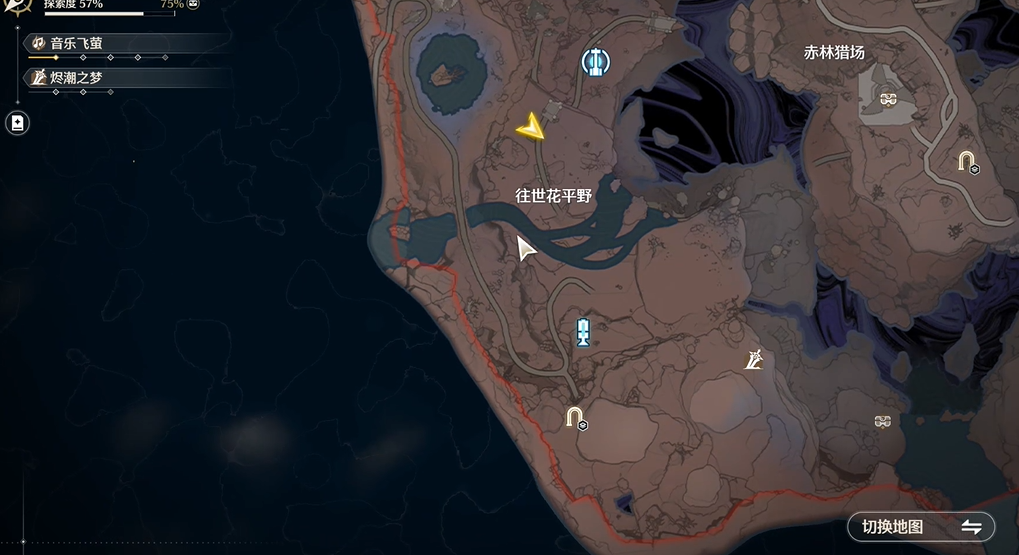Select the circular blue teleport nexus marker
This screenshot has width=1019, height=555.
pos(595,63)
